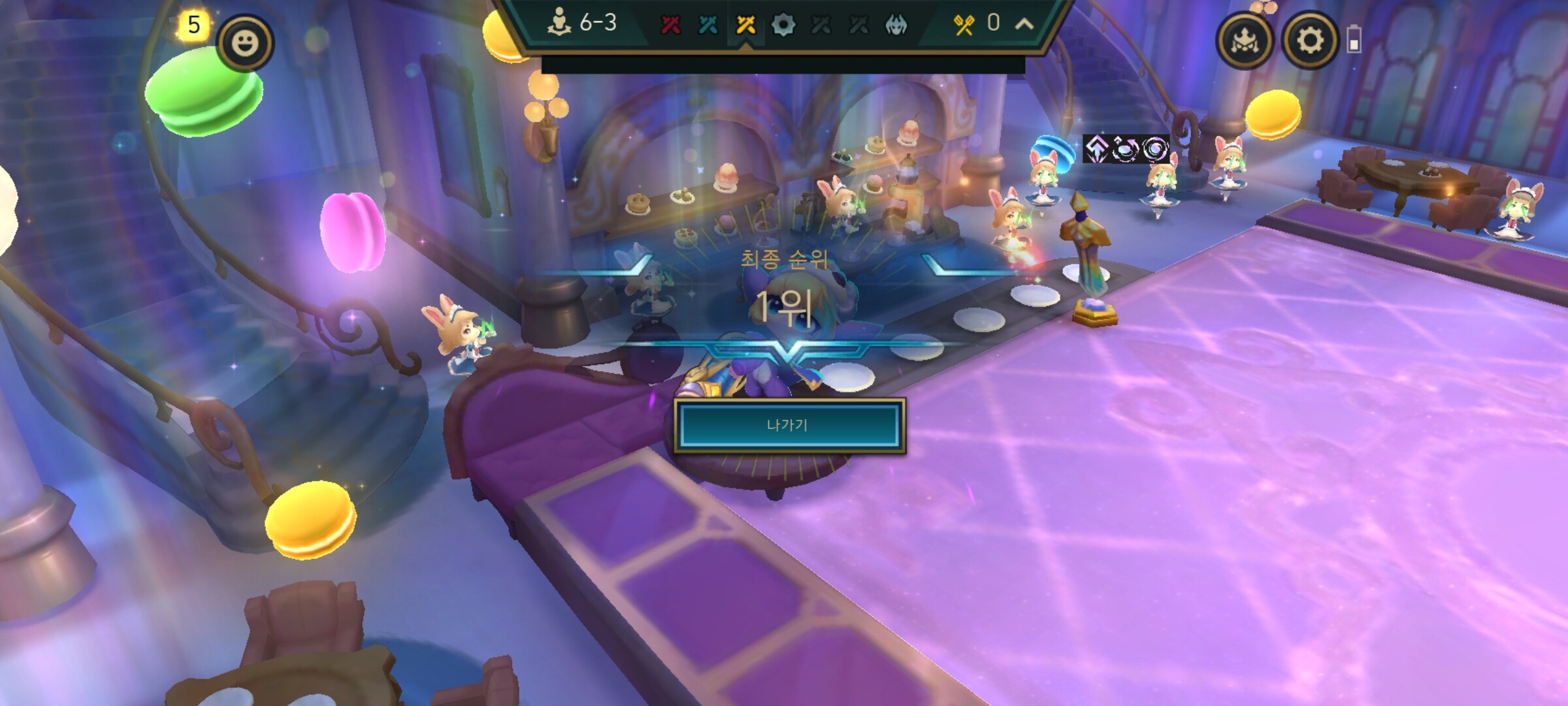Select the gear-shaped round marker
This screenshot has width=1568, height=706.
click(x=783, y=25)
